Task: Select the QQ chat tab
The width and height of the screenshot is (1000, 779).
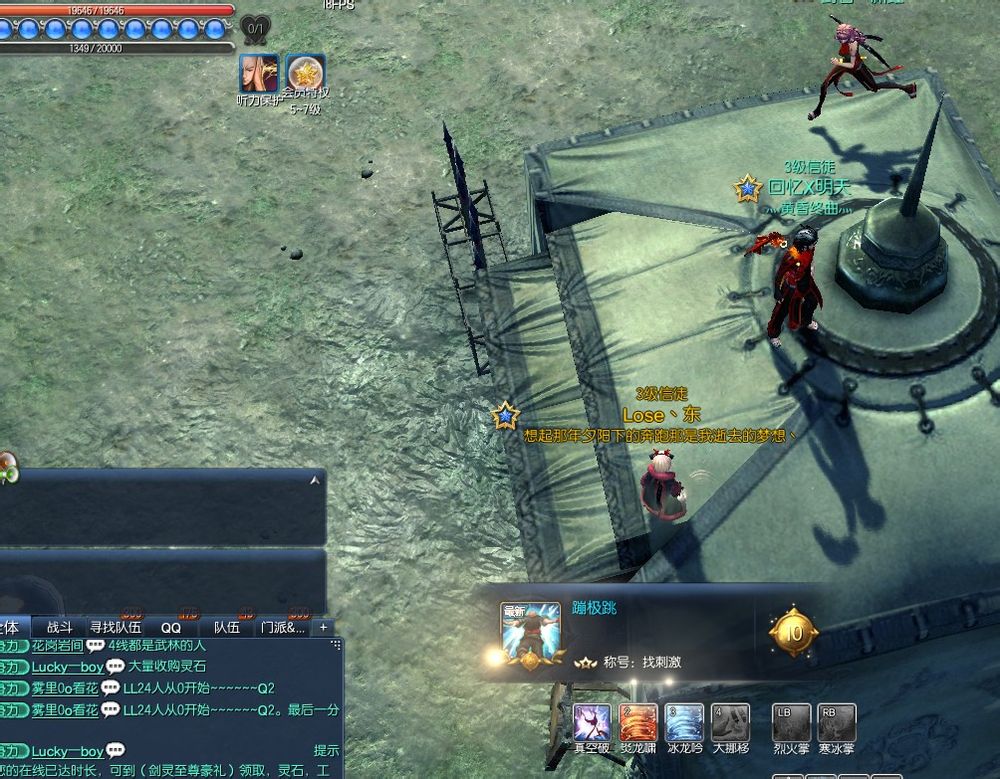Action: 171,627
